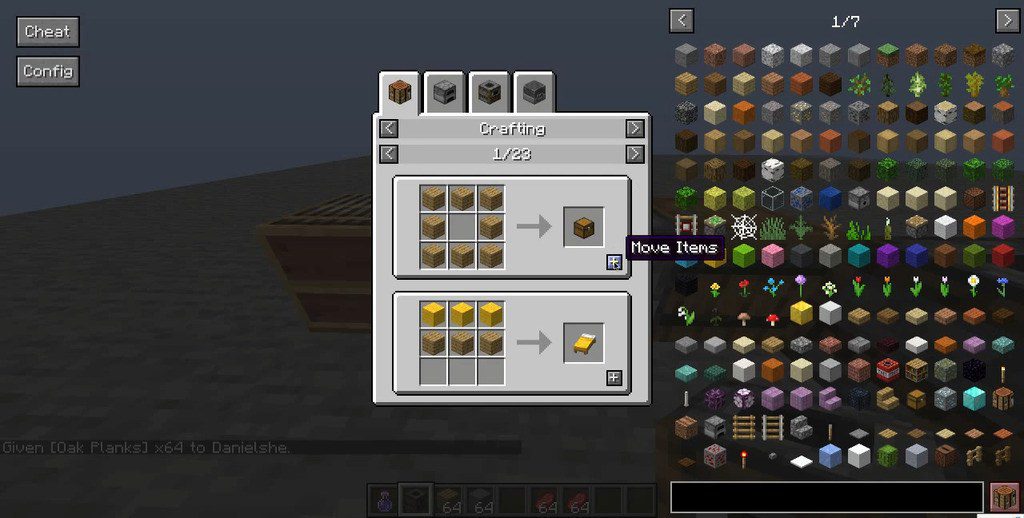Click the plus button on bed recipe
Screen dimensions: 1024x518
pos(614,377)
